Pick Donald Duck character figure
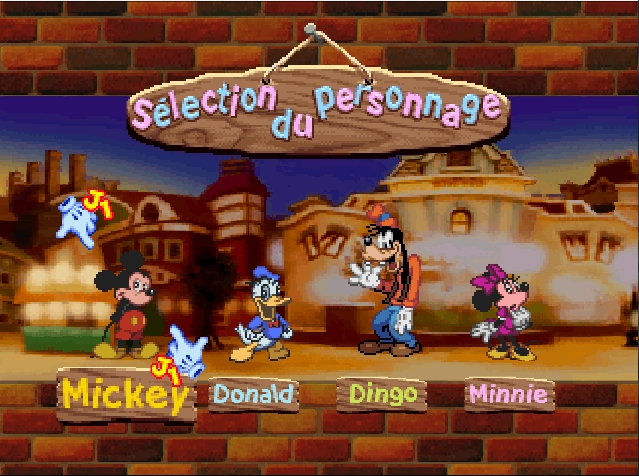Image resolution: width=639 pixels, height=476 pixels. tap(264, 316)
